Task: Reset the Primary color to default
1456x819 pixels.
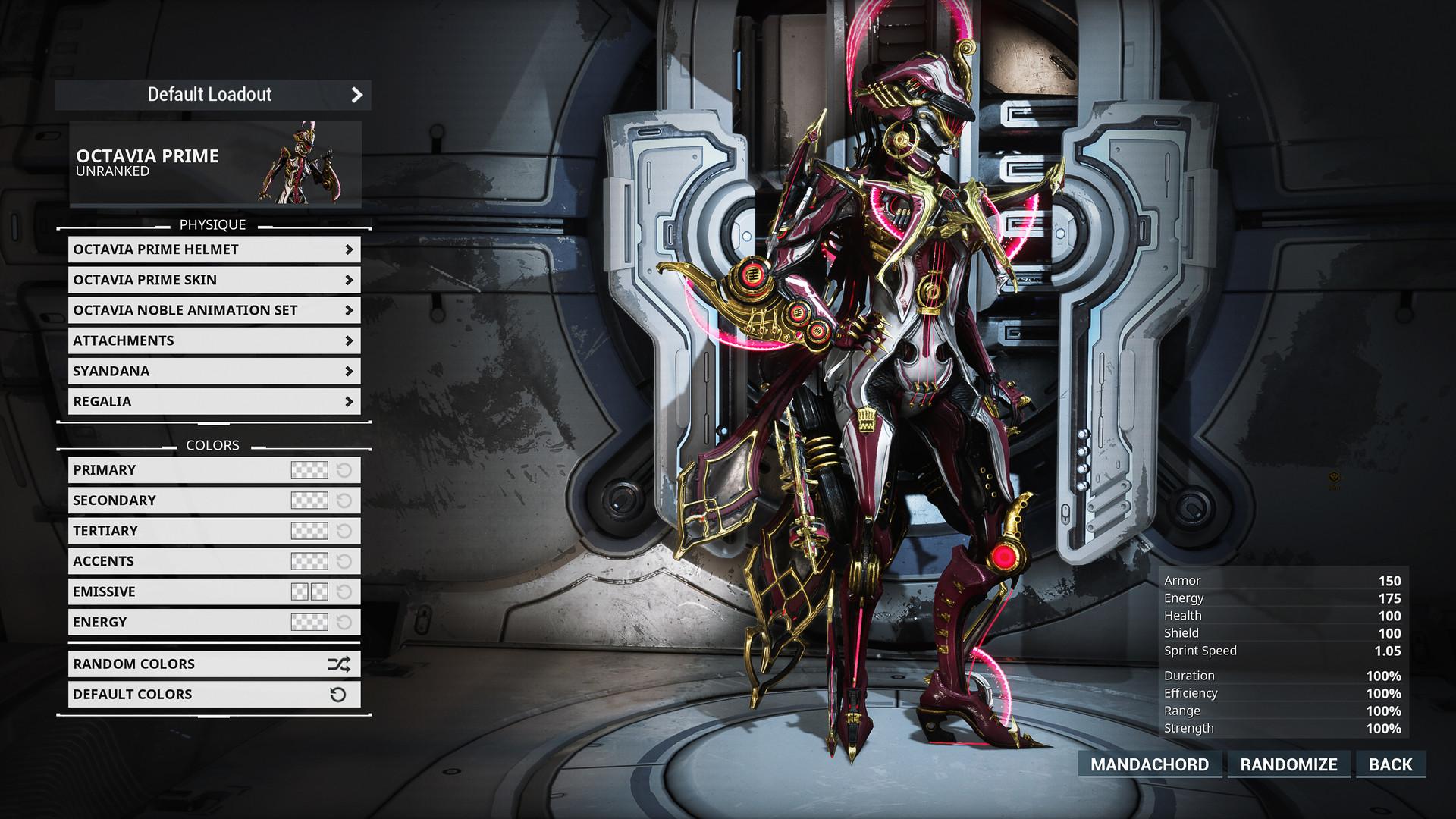Action: click(x=344, y=470)
